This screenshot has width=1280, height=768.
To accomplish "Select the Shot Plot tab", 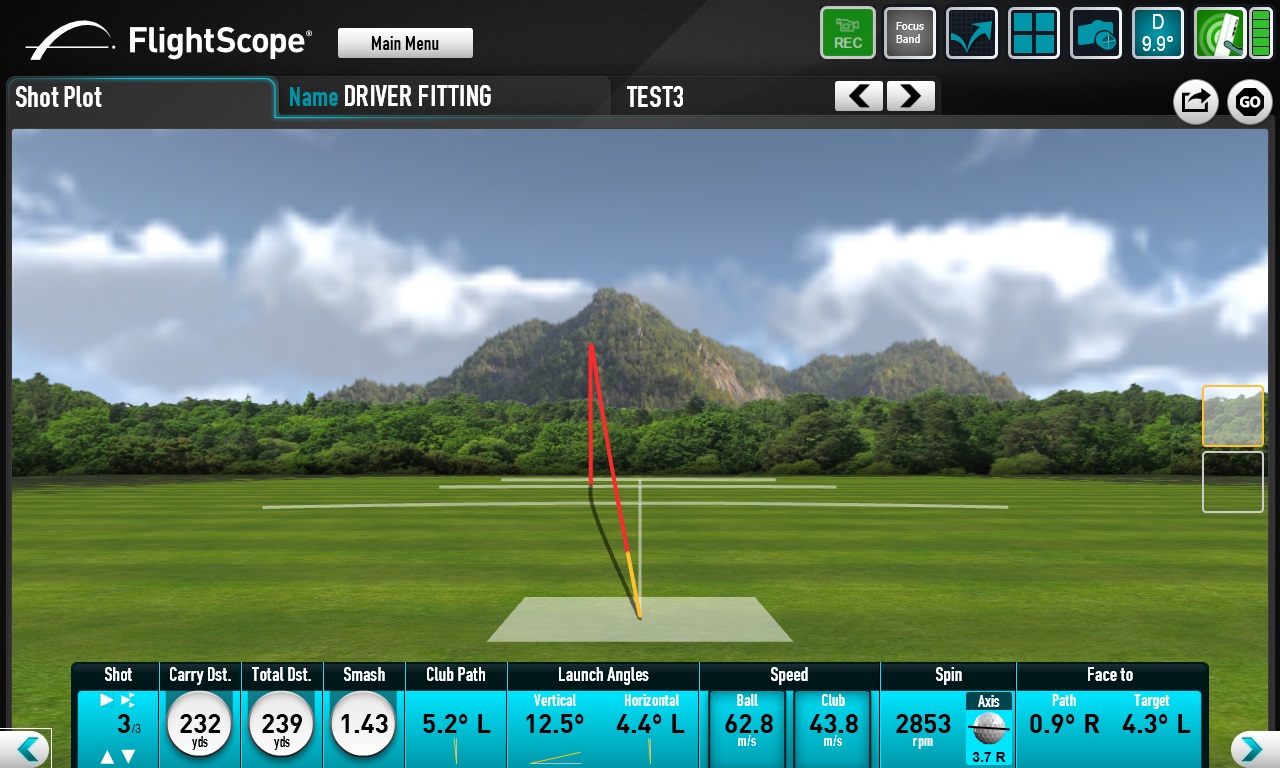I will pyautogui.click(x=140, y=98).
